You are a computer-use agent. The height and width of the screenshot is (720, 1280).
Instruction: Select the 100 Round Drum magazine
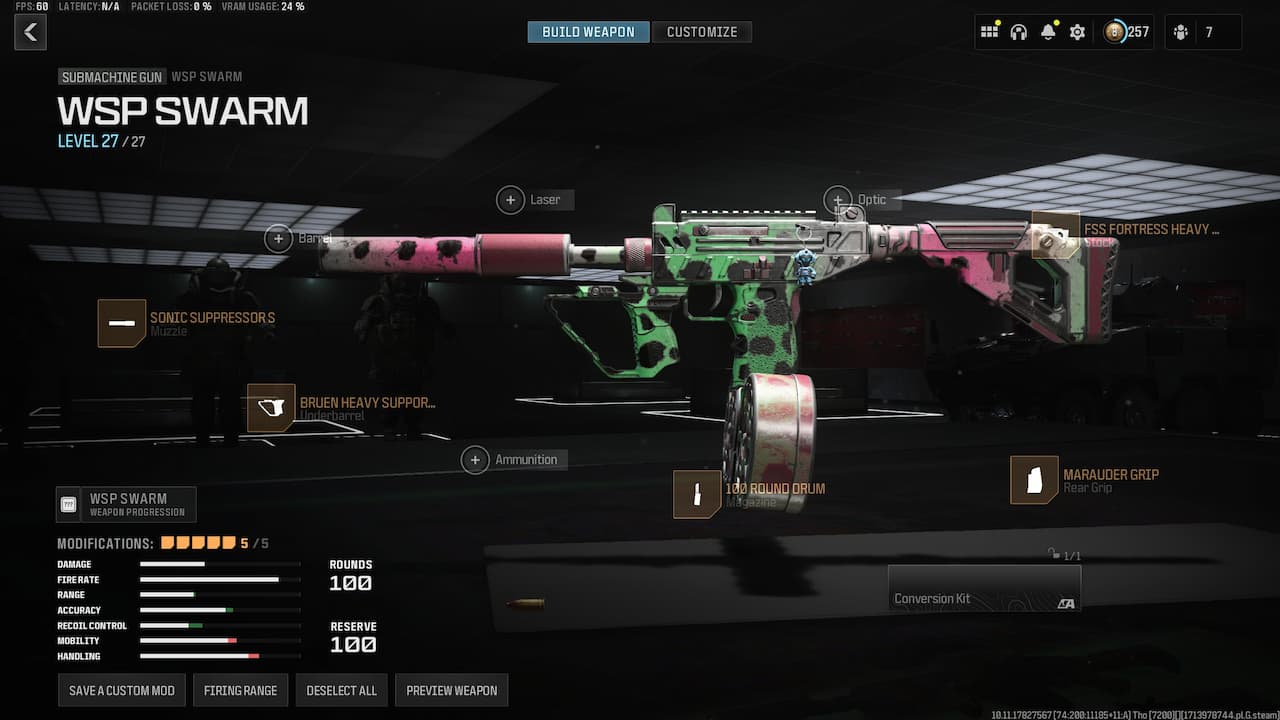[697, 494]
